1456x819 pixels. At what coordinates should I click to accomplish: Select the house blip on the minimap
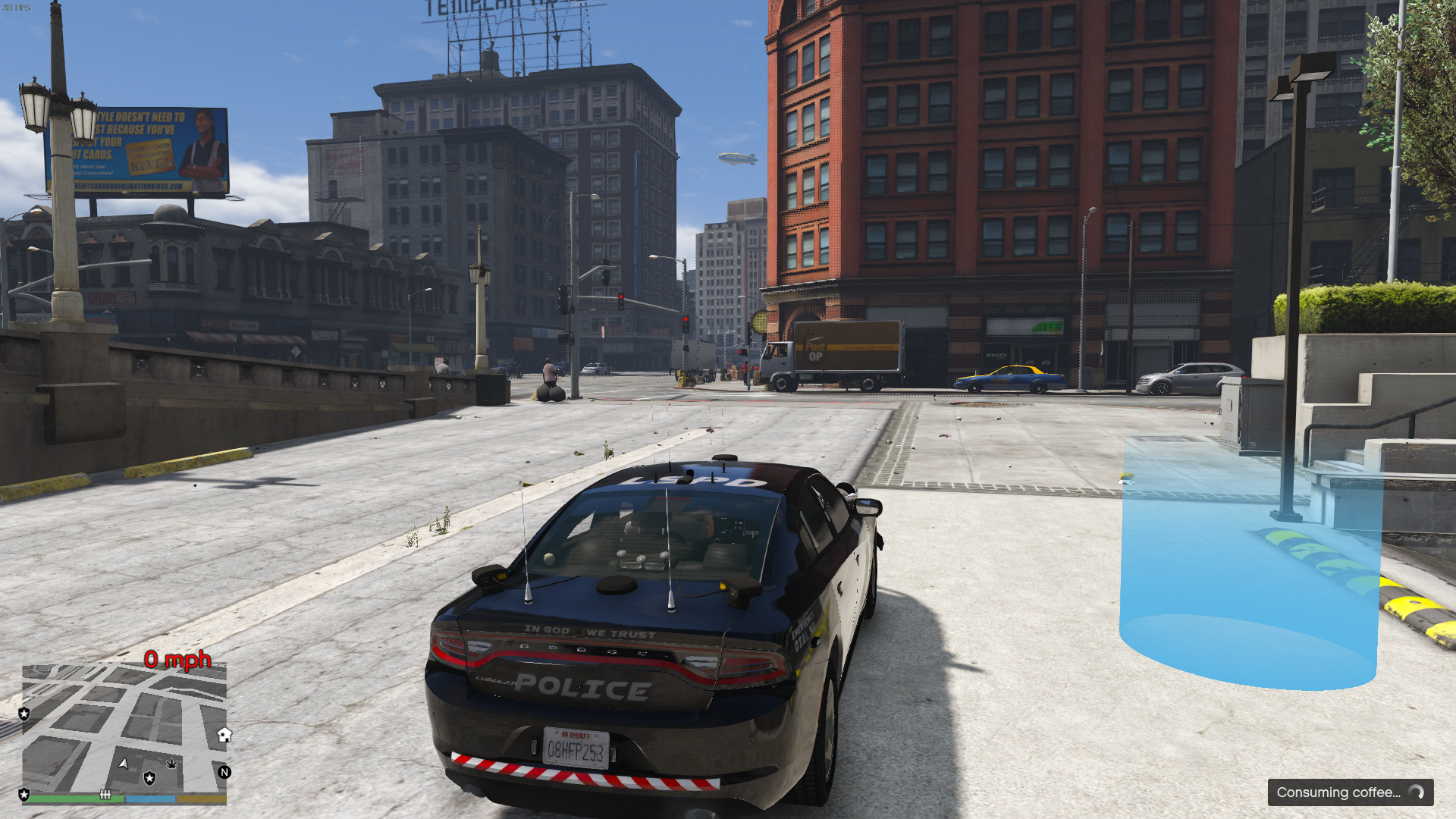(224, 734)
